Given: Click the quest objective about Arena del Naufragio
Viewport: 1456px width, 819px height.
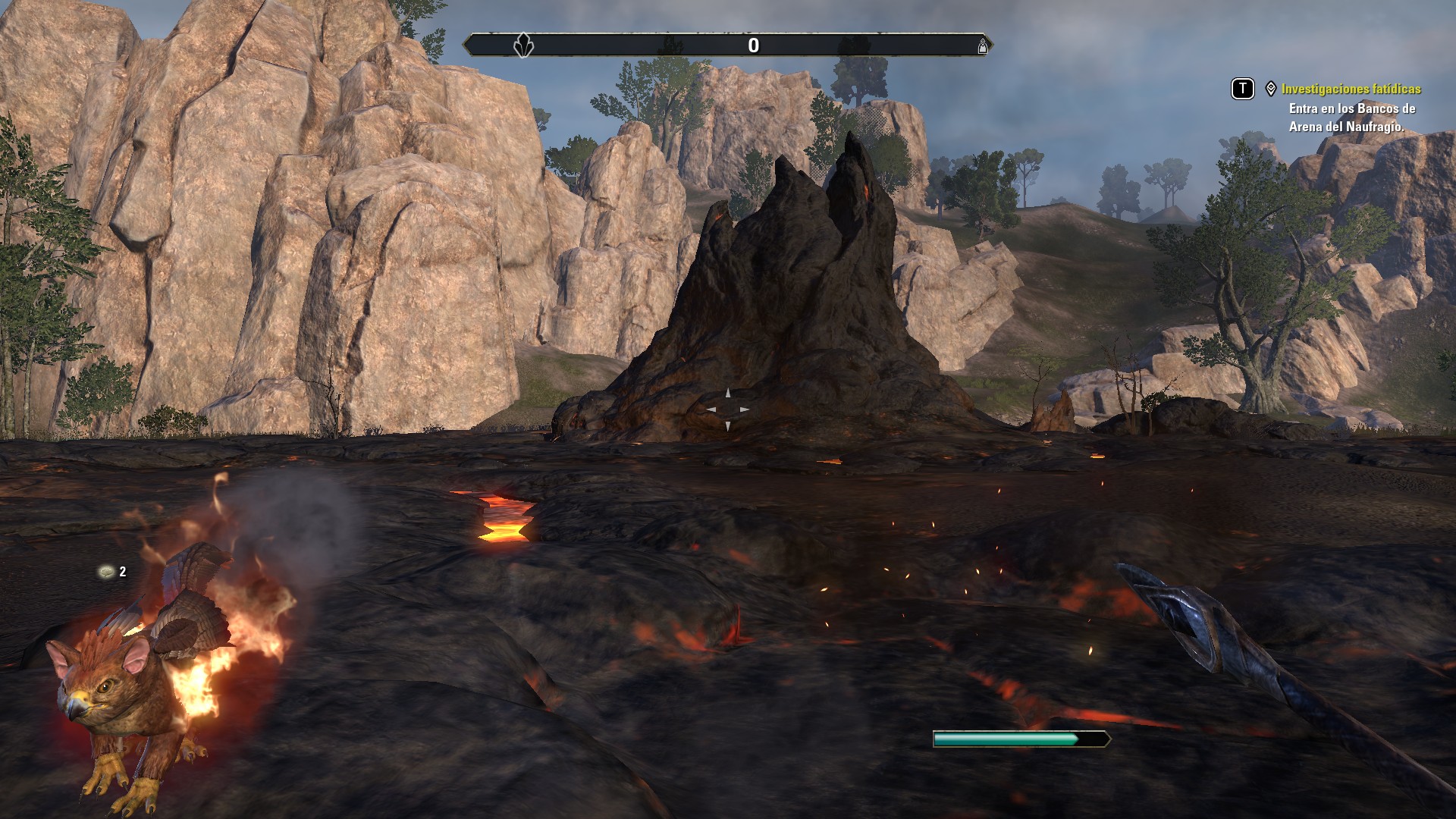Looking at the screenshot, I should tap(1351, 118).
